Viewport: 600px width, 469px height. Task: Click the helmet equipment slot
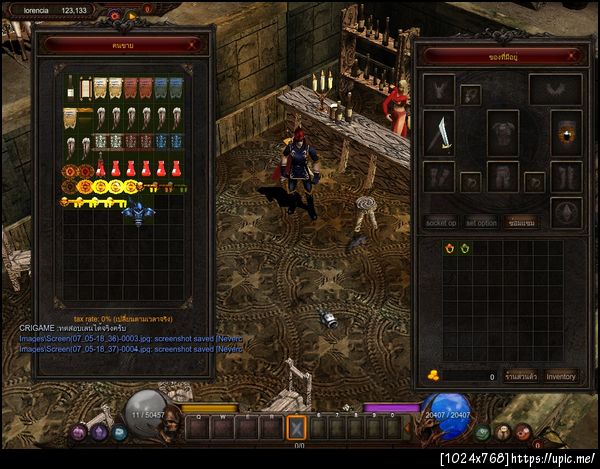click(438, 90)
